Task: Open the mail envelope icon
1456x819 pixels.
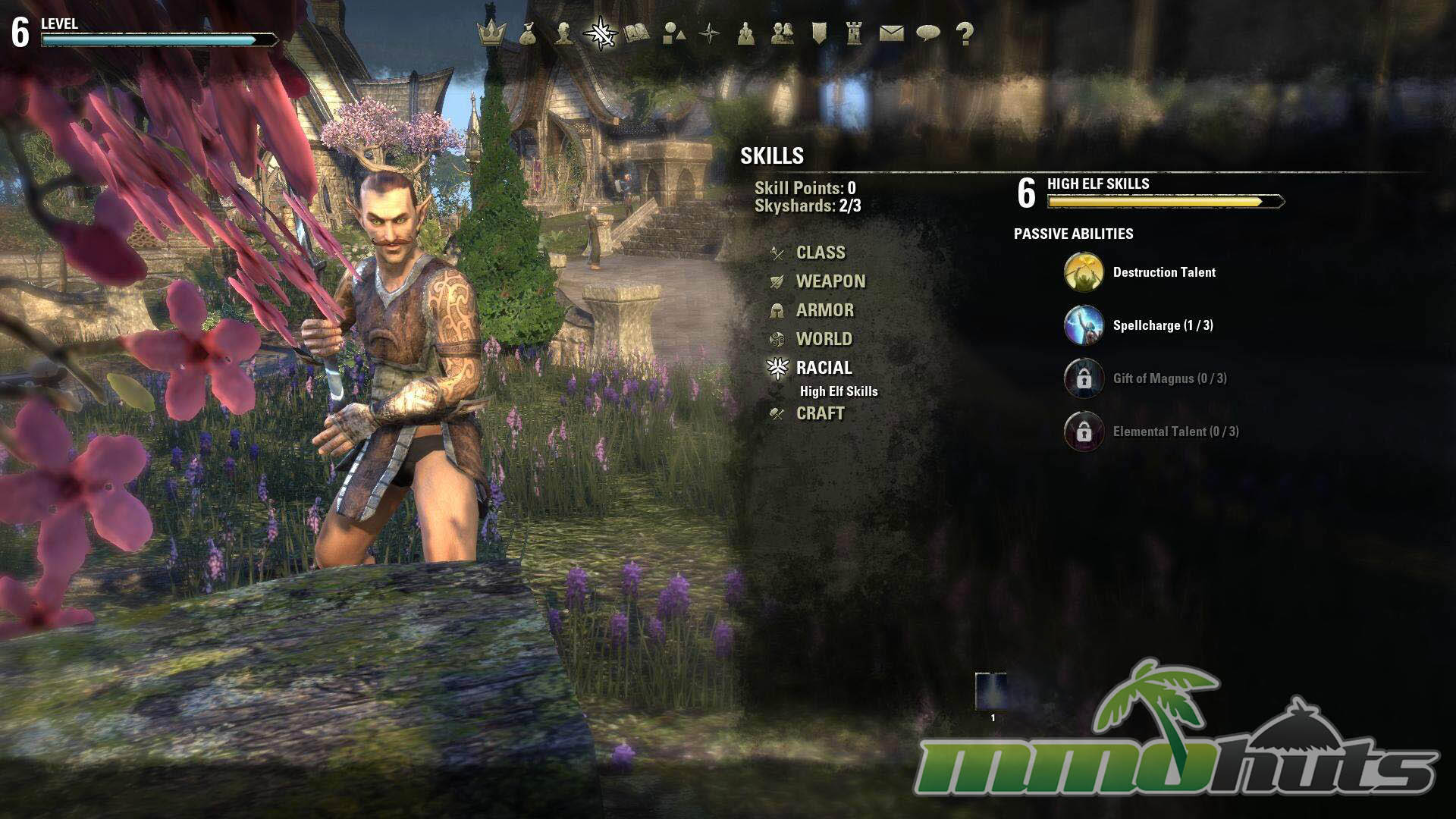Action: pyautogui.click(x=891, y=33)
